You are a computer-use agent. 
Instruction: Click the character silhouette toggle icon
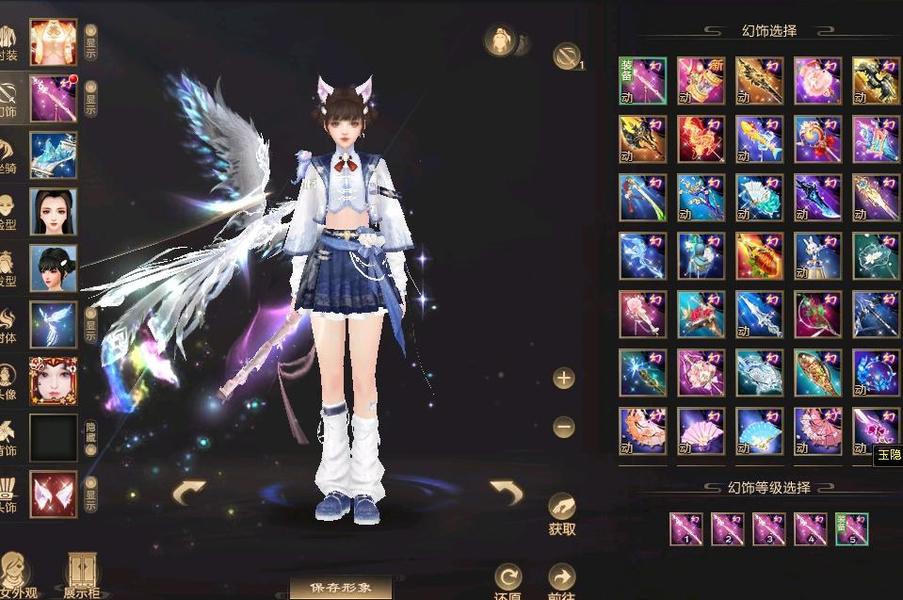coord(500,41)
